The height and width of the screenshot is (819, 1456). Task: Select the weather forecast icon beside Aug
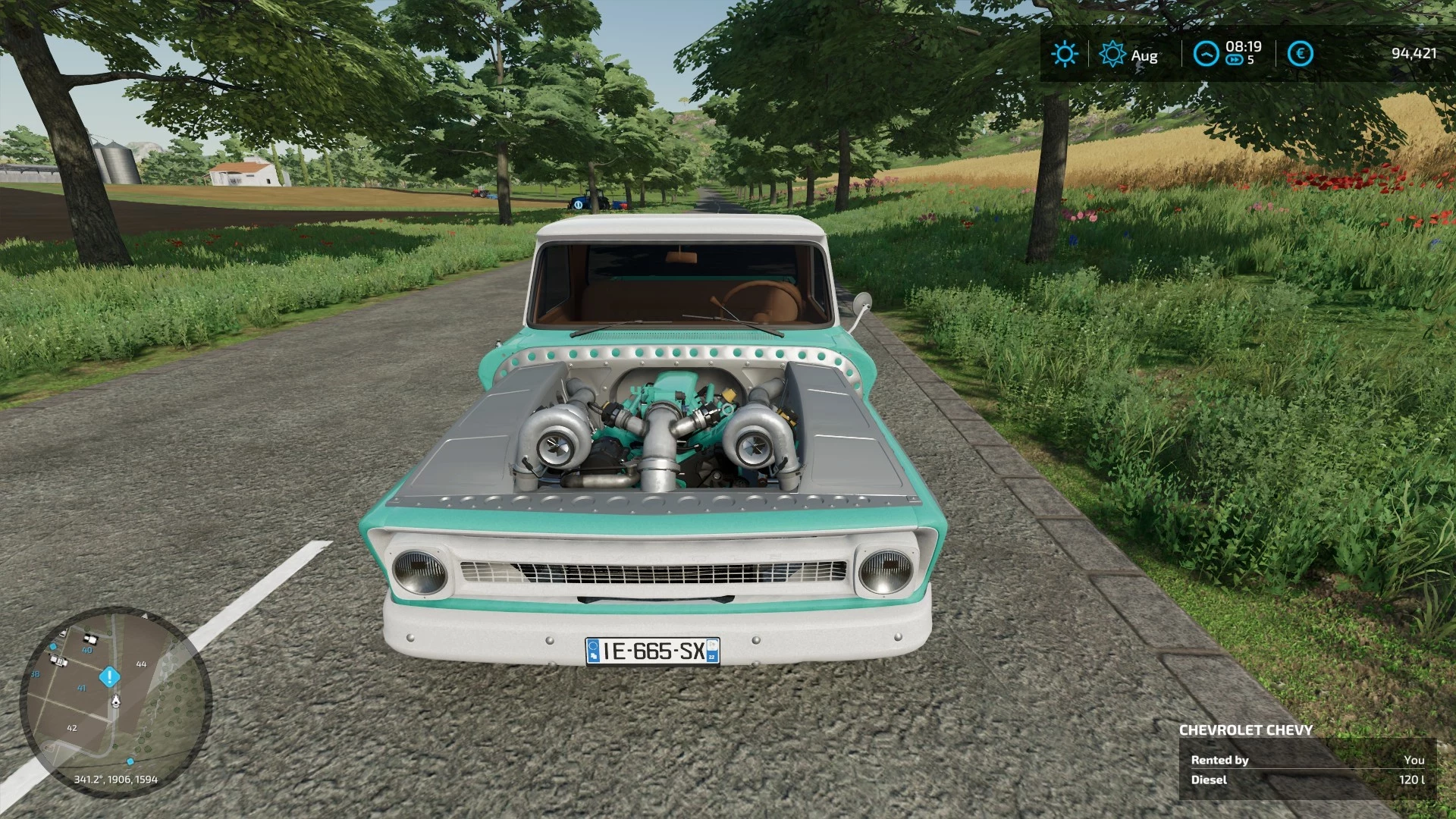coord(1112,53)
